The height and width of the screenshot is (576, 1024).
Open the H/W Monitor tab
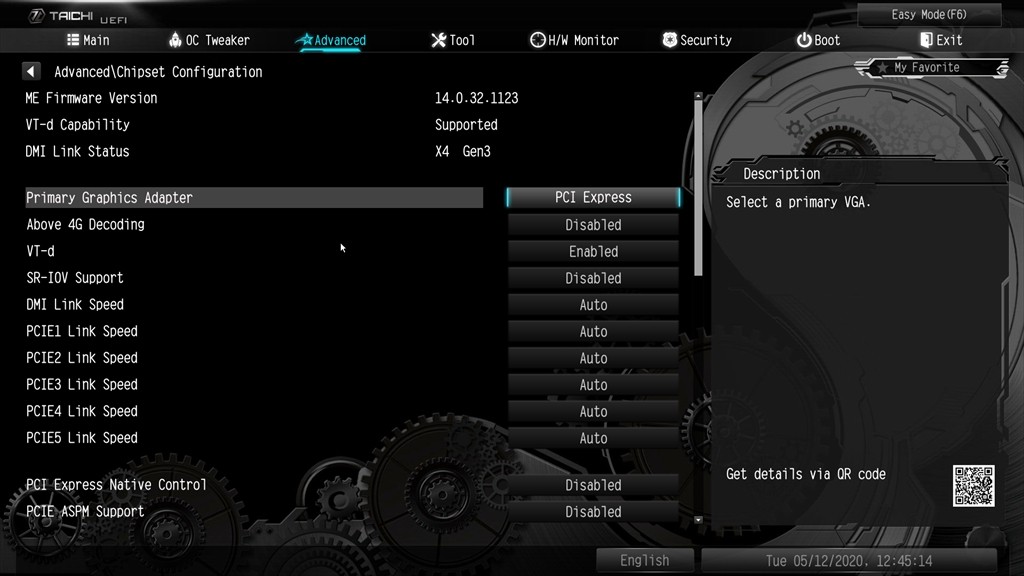(574, 40)
